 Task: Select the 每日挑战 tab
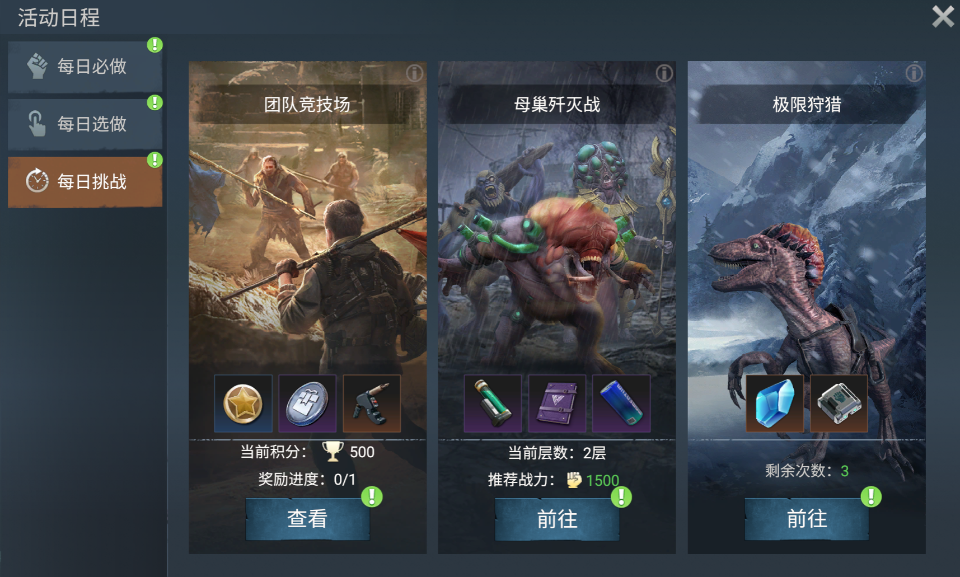pyautogui.click(x=85, y=181)
